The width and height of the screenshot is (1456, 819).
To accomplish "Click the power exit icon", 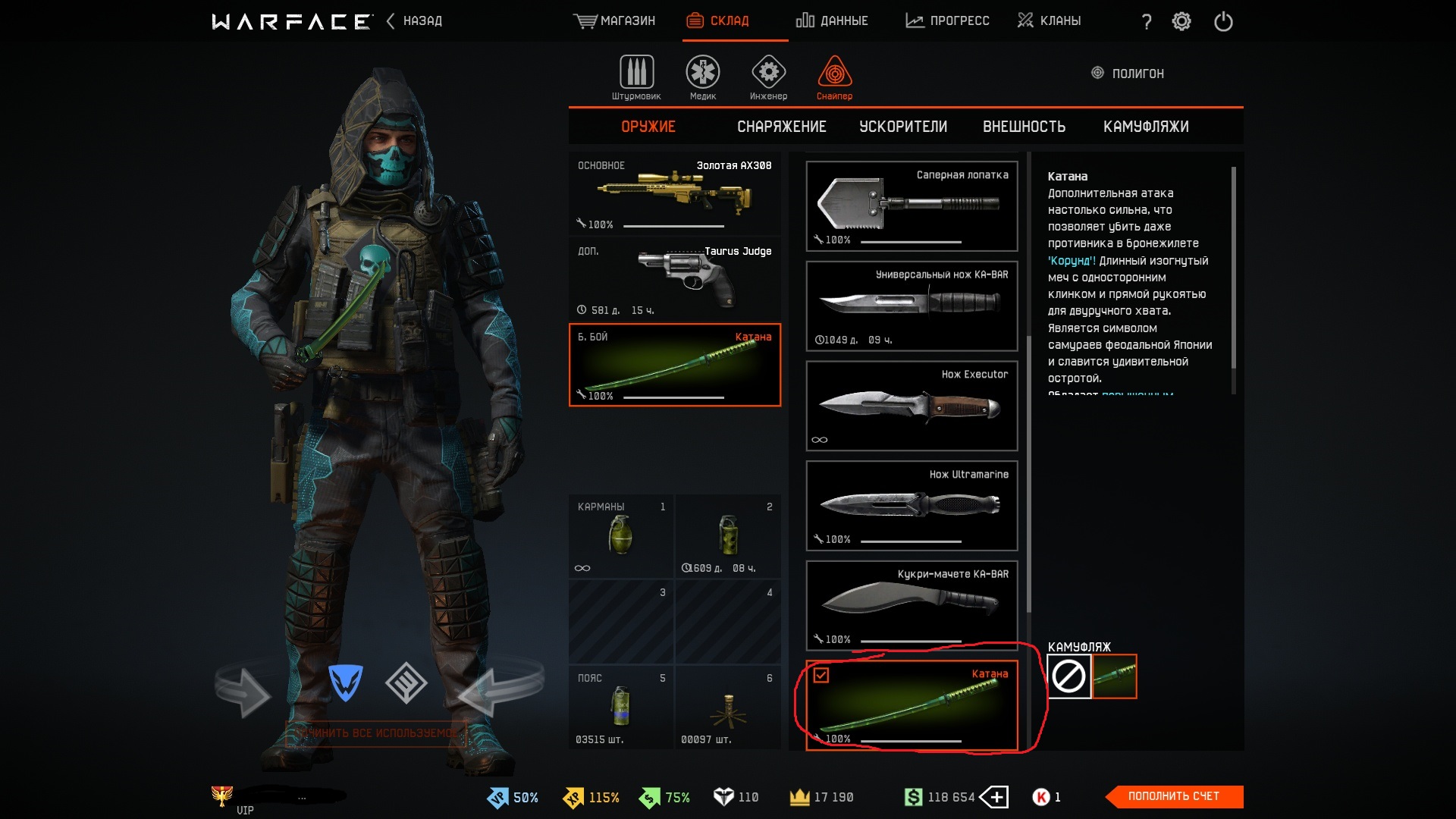I will tap(1223, 21).
